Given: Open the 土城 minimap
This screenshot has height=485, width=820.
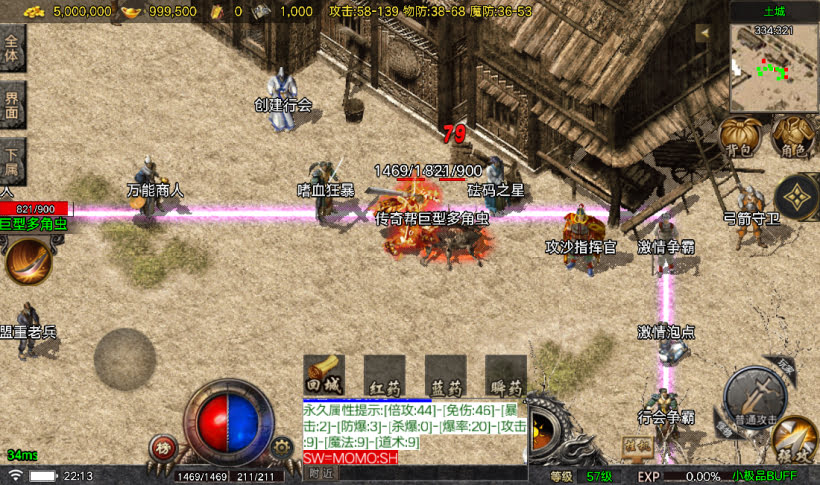Looking at the screenshot, I should click(773, 68).
